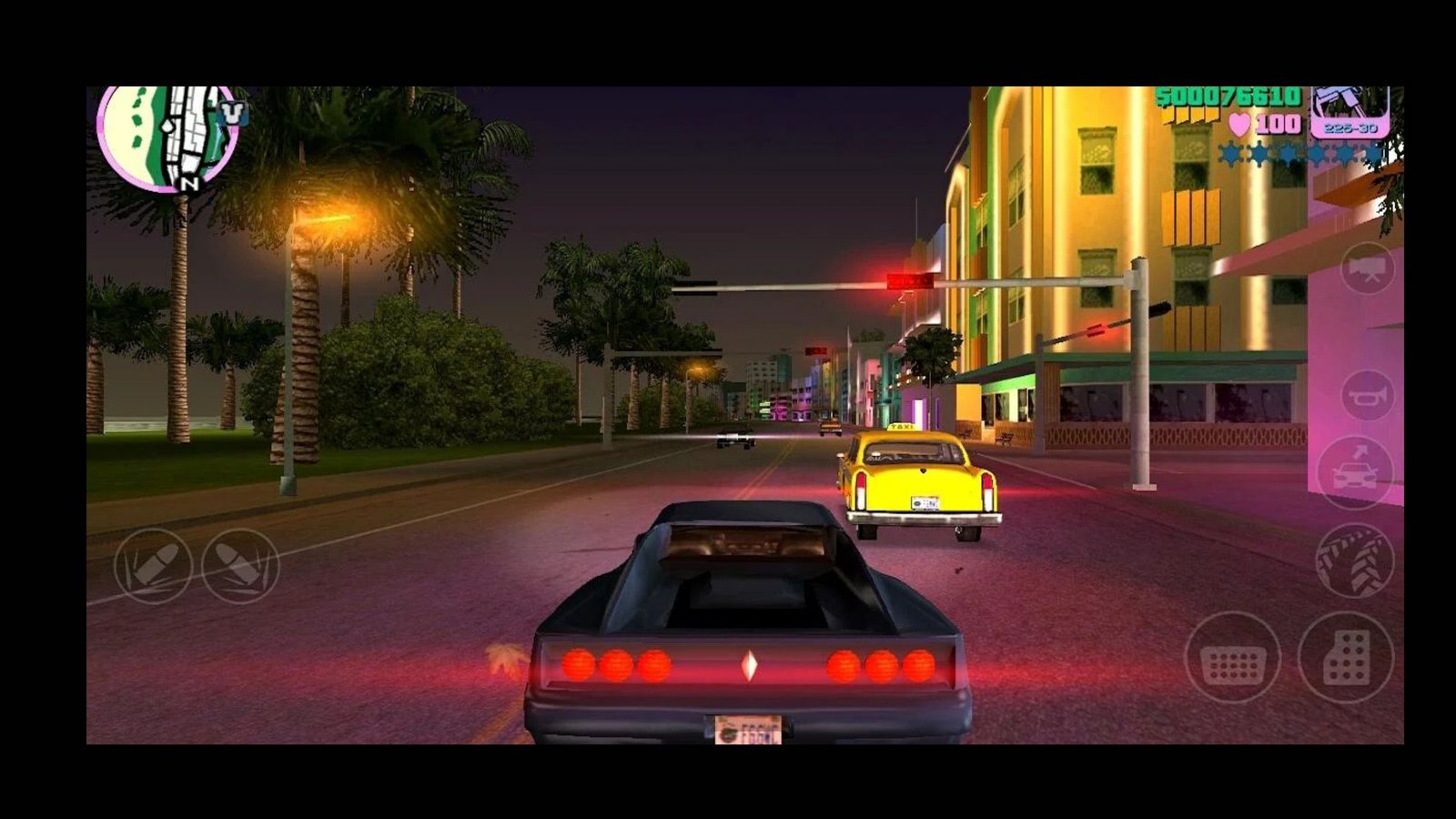This screenshot has height=819, width=1456.
Task: Tap the first wanted level star
Action: click(x=1229, y=154)
